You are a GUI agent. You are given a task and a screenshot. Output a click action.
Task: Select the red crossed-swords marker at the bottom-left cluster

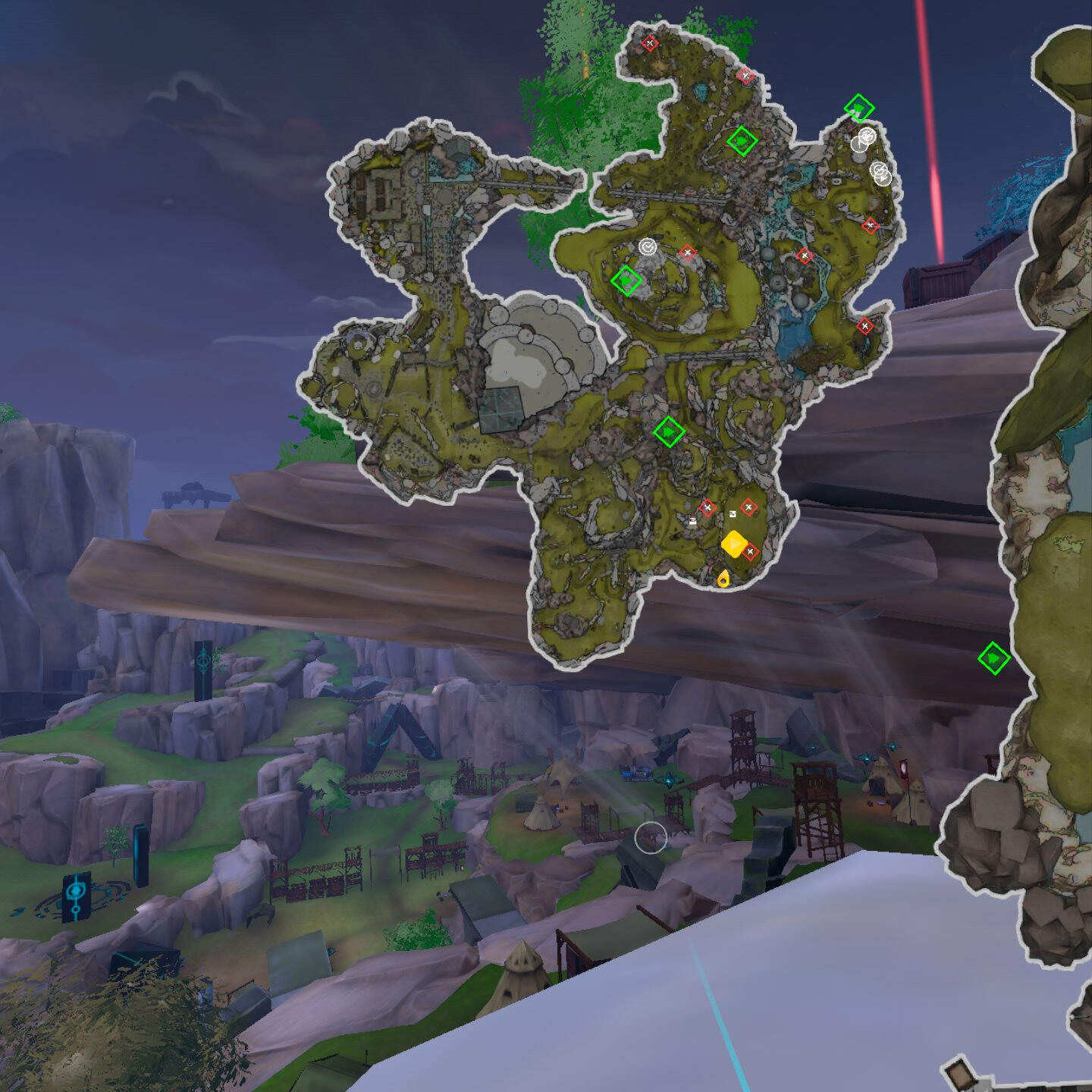pos(707,507)
